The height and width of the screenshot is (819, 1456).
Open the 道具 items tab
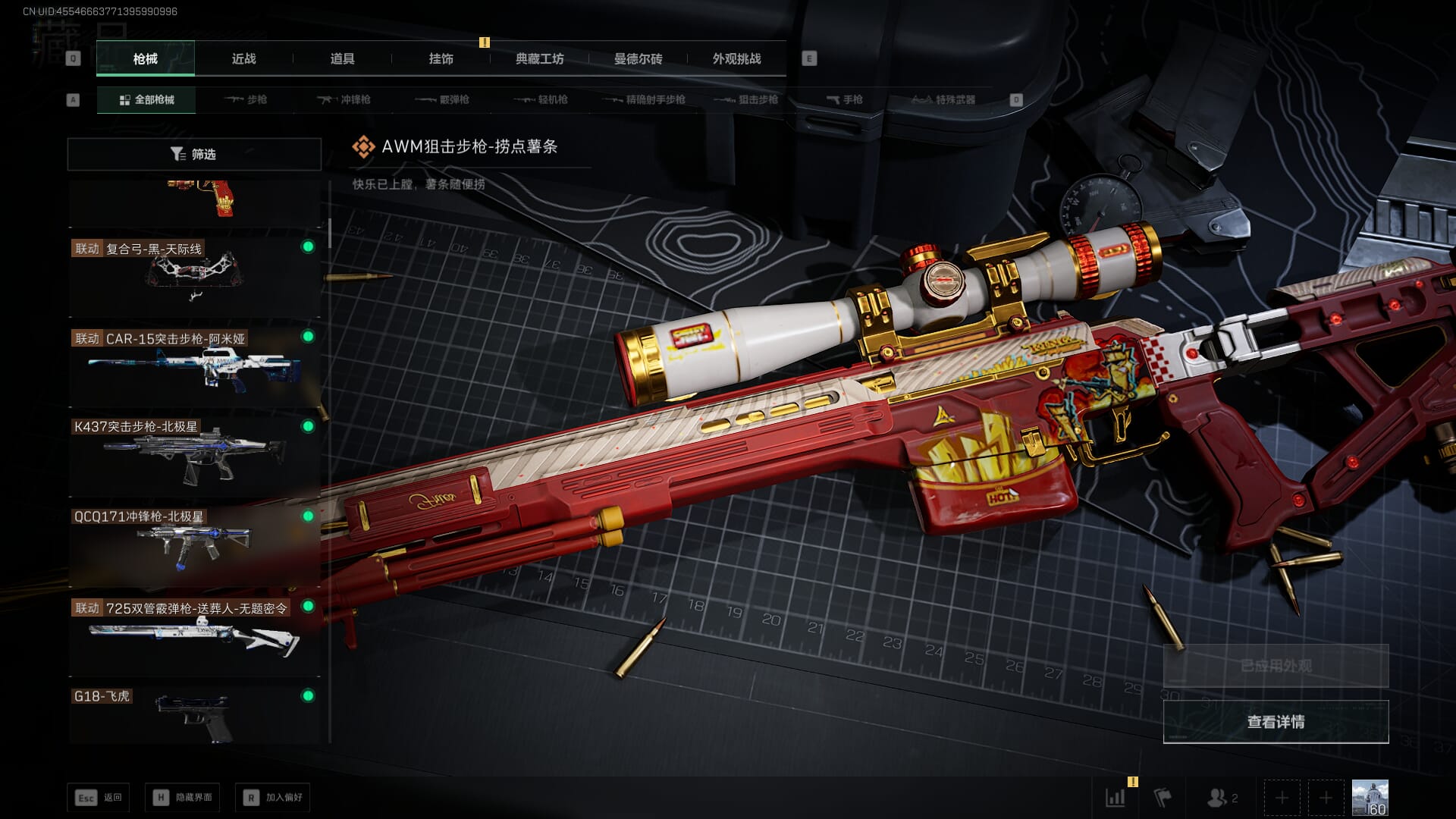[x=342, y=58]
